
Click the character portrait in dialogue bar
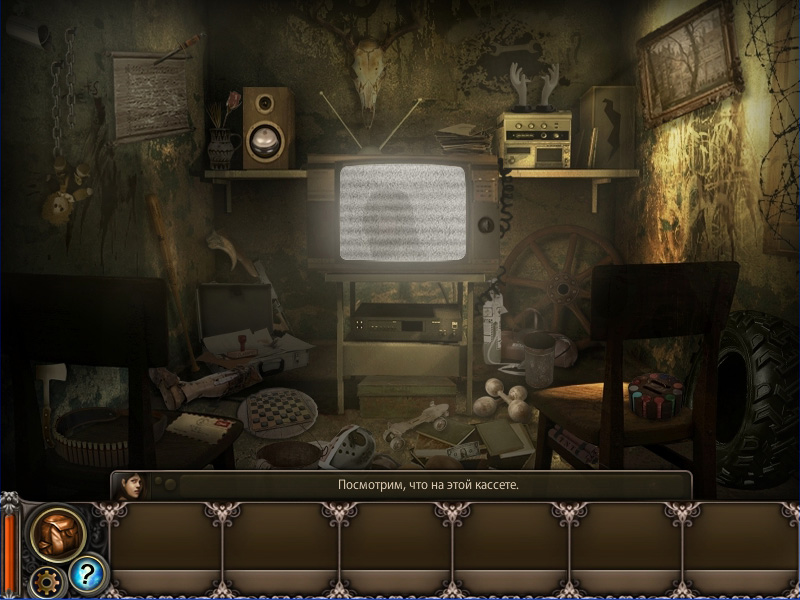tap(131, 486)
